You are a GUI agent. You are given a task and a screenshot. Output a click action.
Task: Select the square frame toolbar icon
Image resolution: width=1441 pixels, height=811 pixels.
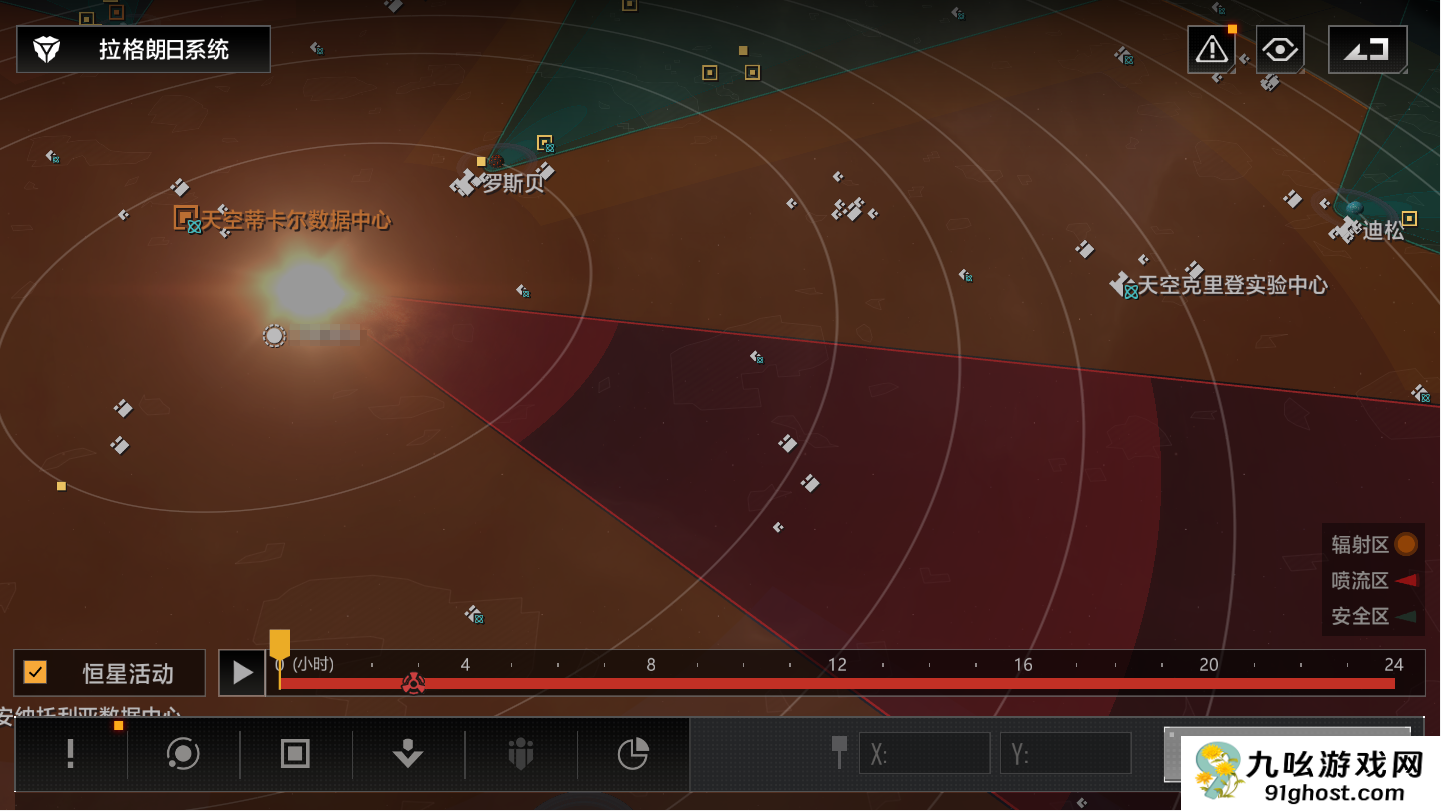click(x=295, y=754)
